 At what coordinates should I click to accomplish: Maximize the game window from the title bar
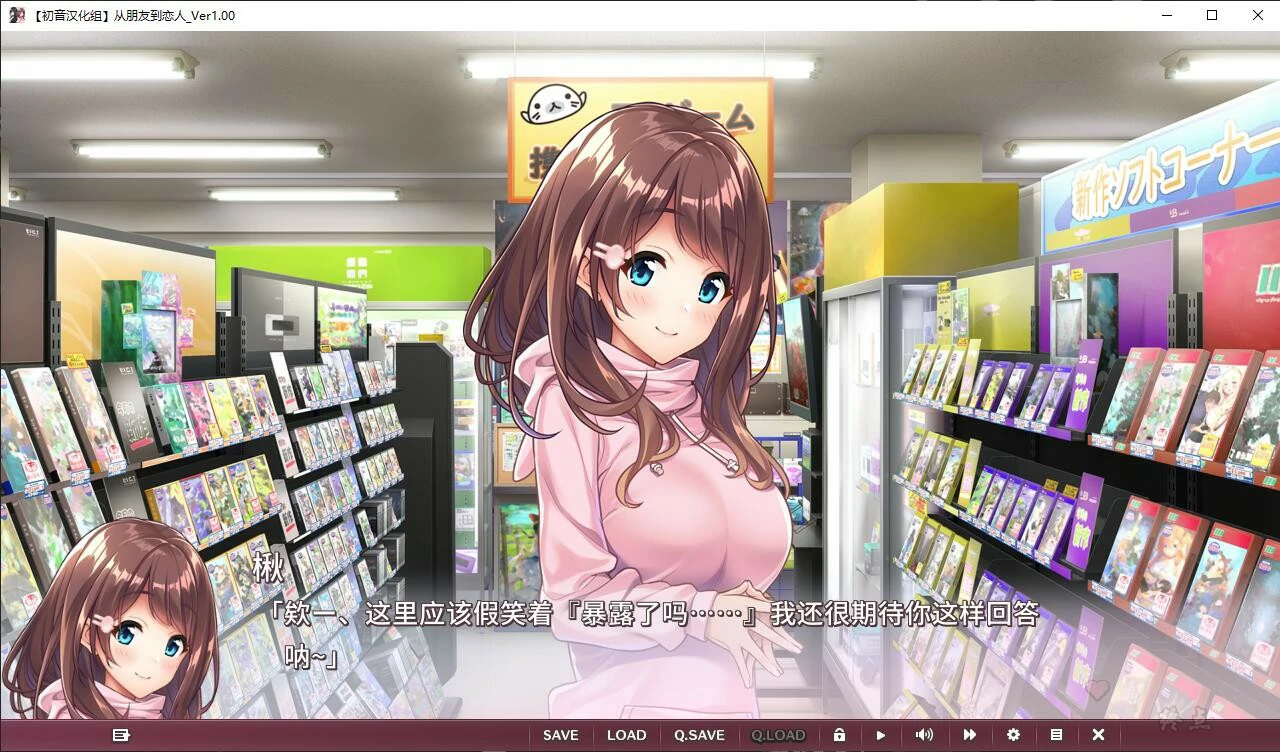pos(1211,15)
